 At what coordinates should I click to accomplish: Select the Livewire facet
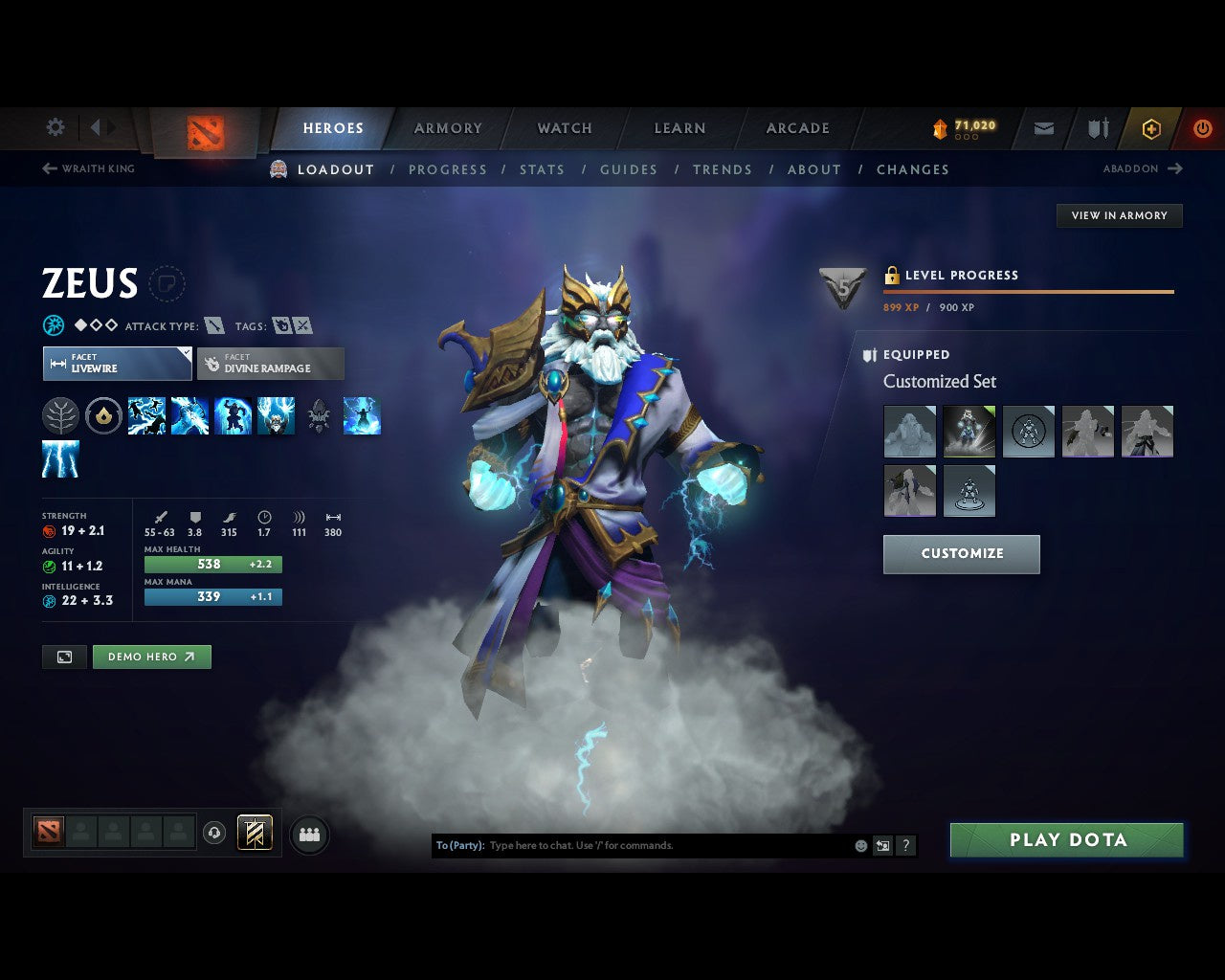117,364
